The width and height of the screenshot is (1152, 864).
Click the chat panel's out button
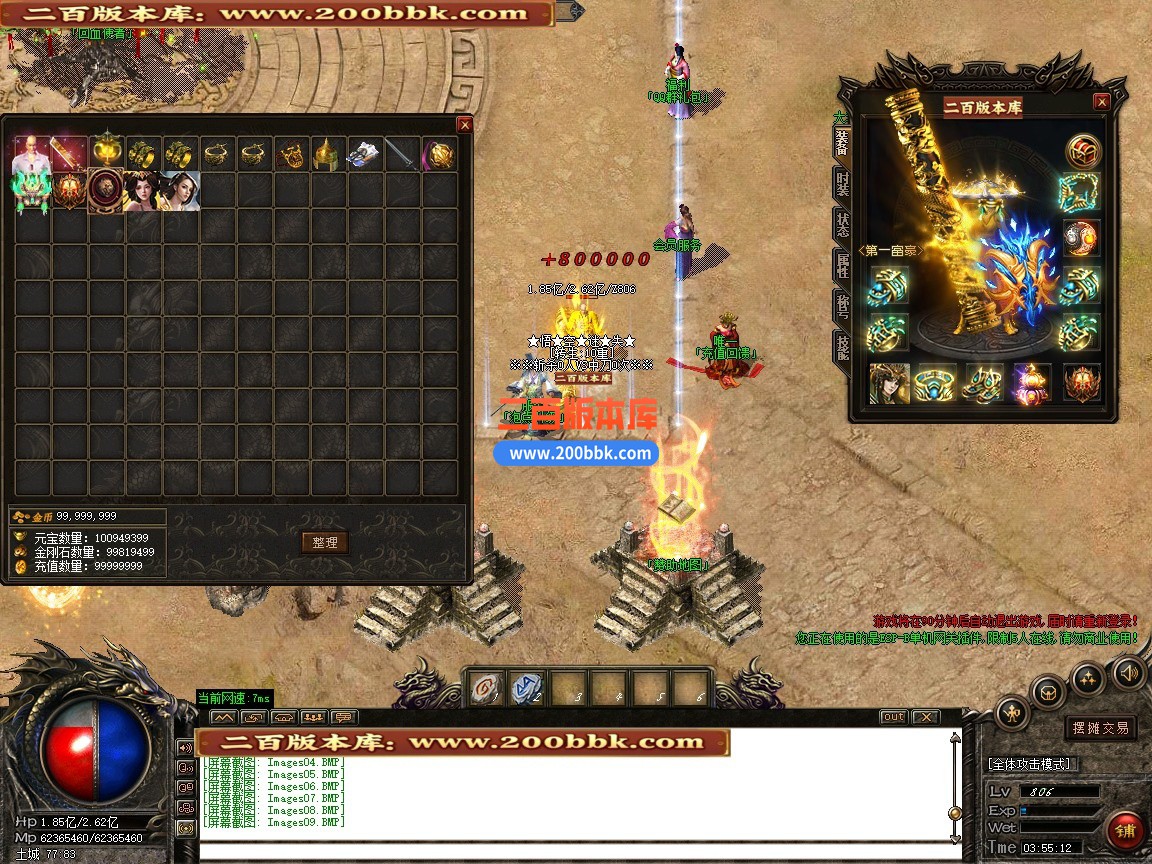(893, 717)
